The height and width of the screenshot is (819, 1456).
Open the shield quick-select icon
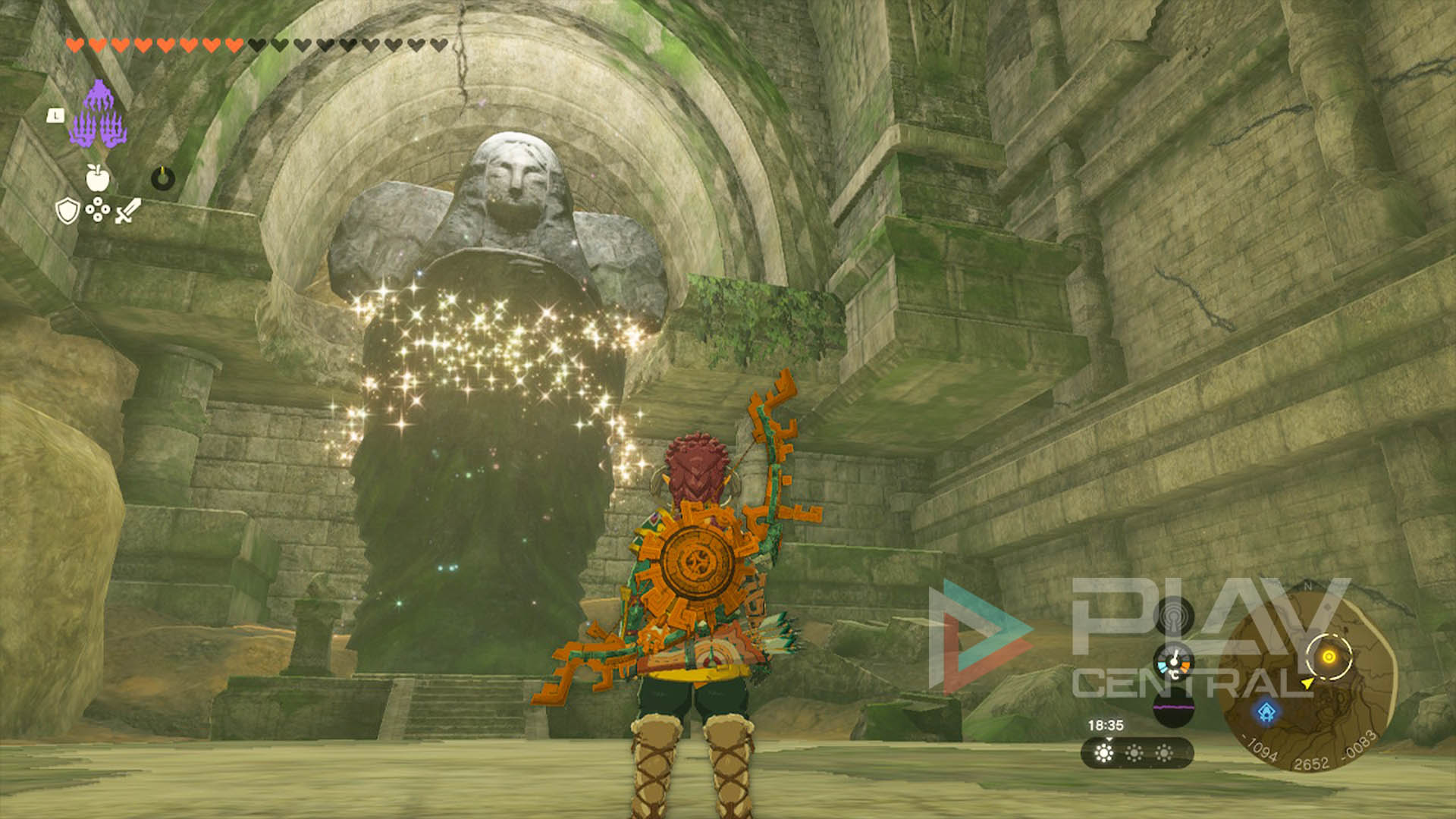[67, 211]
